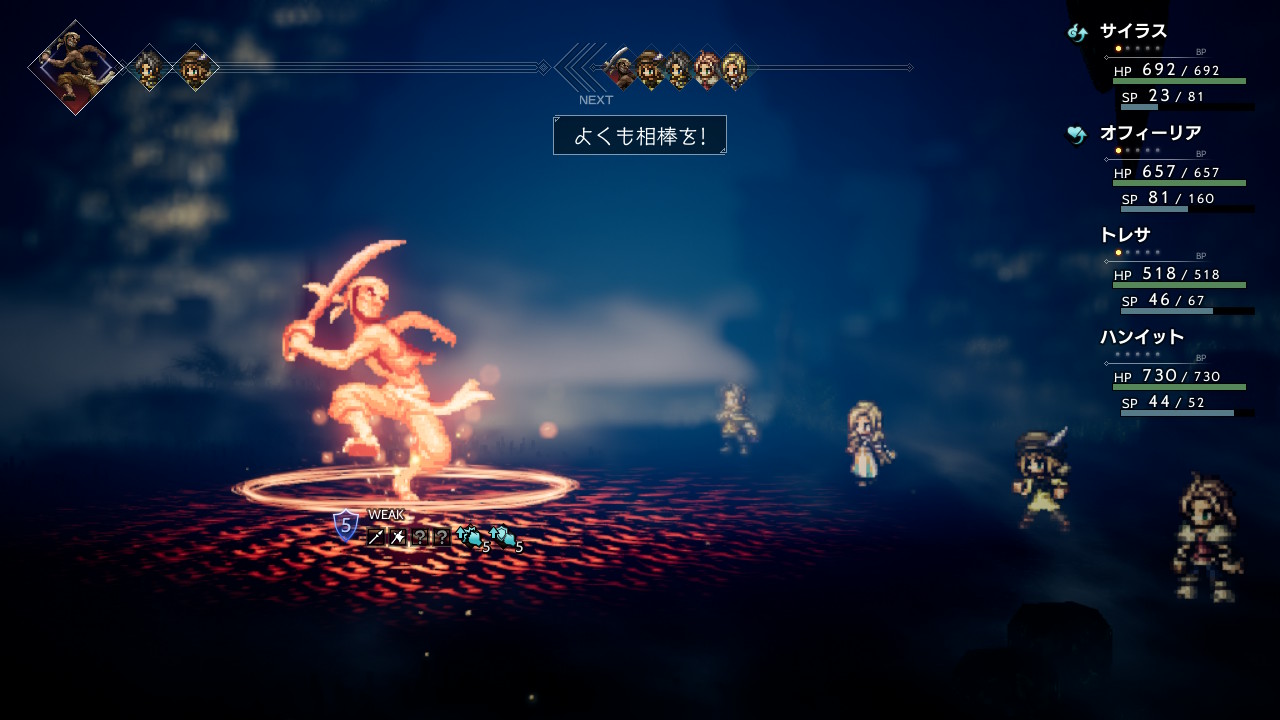Select Ophilia (オフィーリア) in the party list

pos(1150,133)
